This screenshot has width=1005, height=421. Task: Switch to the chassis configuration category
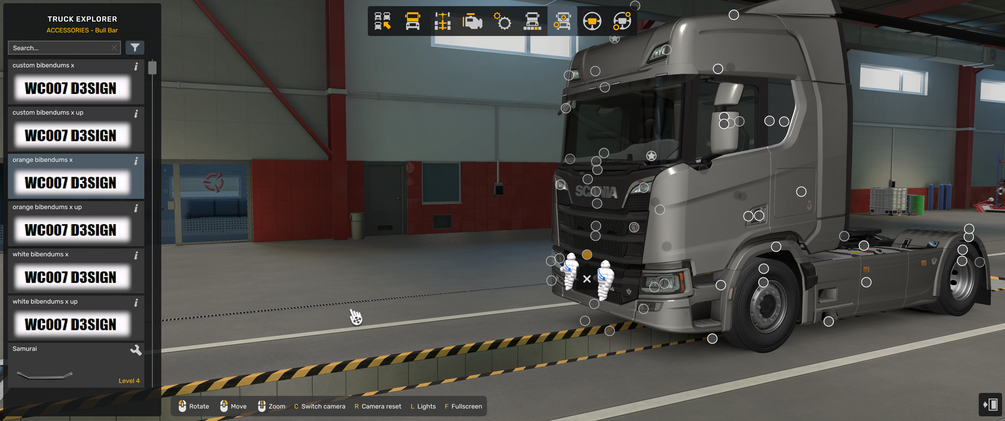(443, 21)
